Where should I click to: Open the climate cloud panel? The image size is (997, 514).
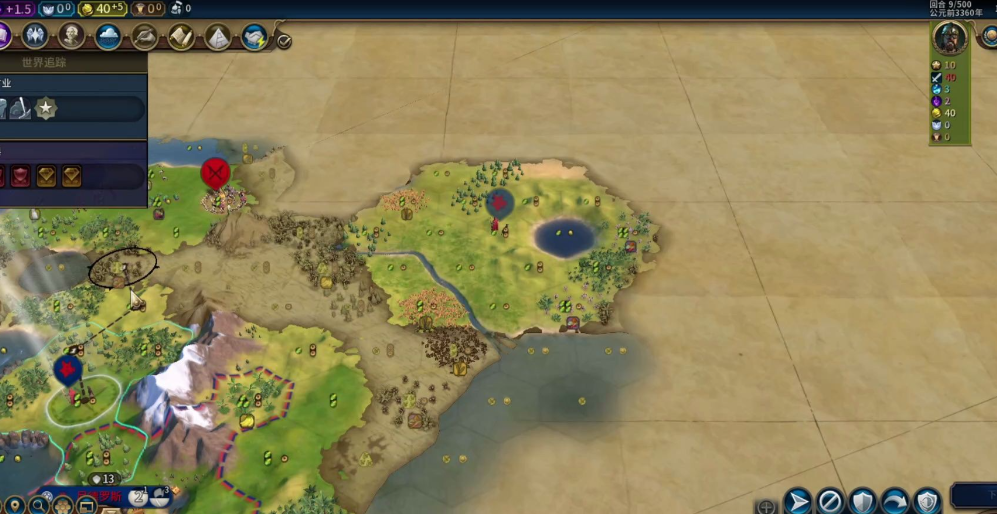(108, 37)
